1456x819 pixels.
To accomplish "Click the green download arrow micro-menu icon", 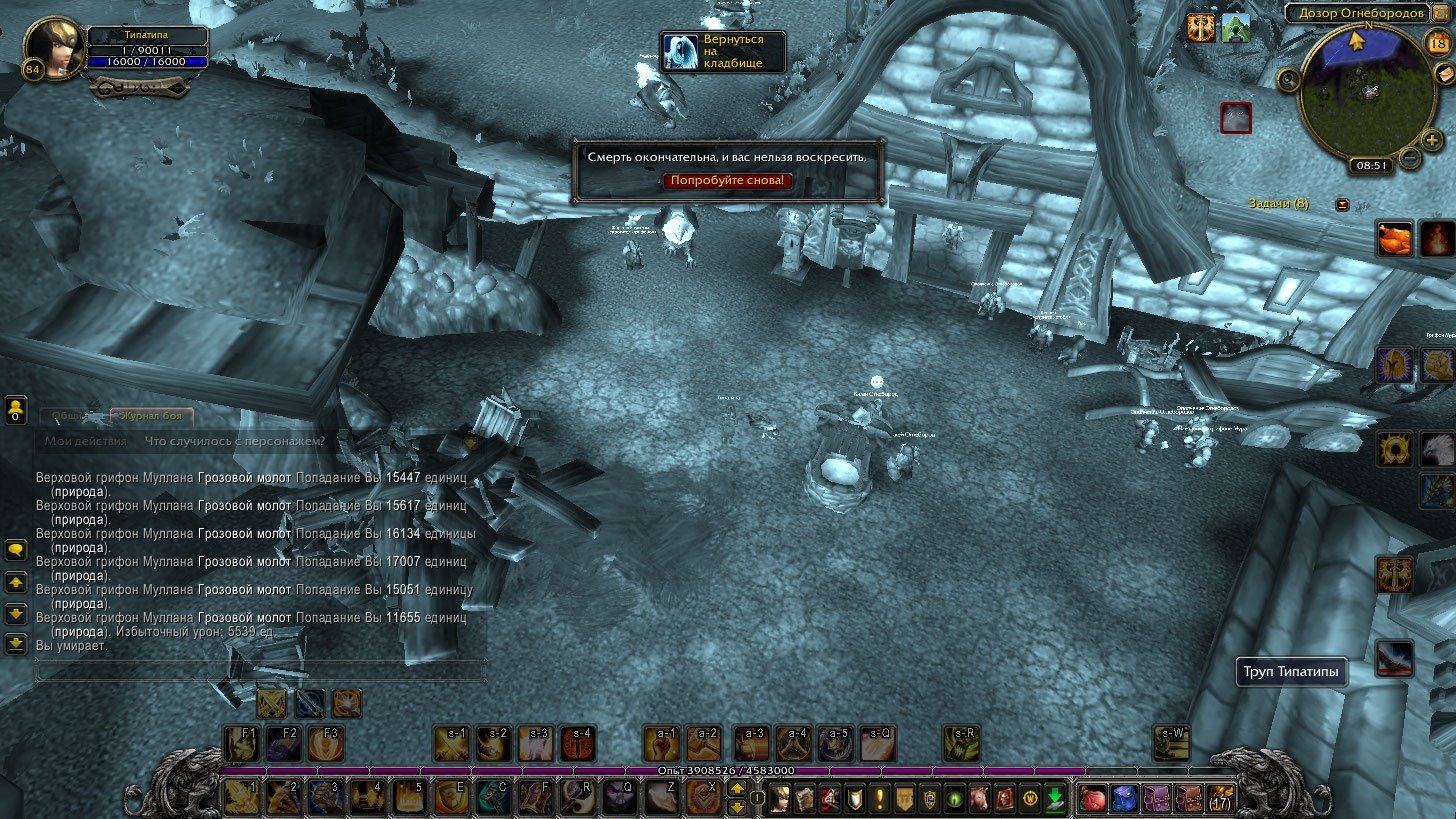I will tap(1054, 799).
